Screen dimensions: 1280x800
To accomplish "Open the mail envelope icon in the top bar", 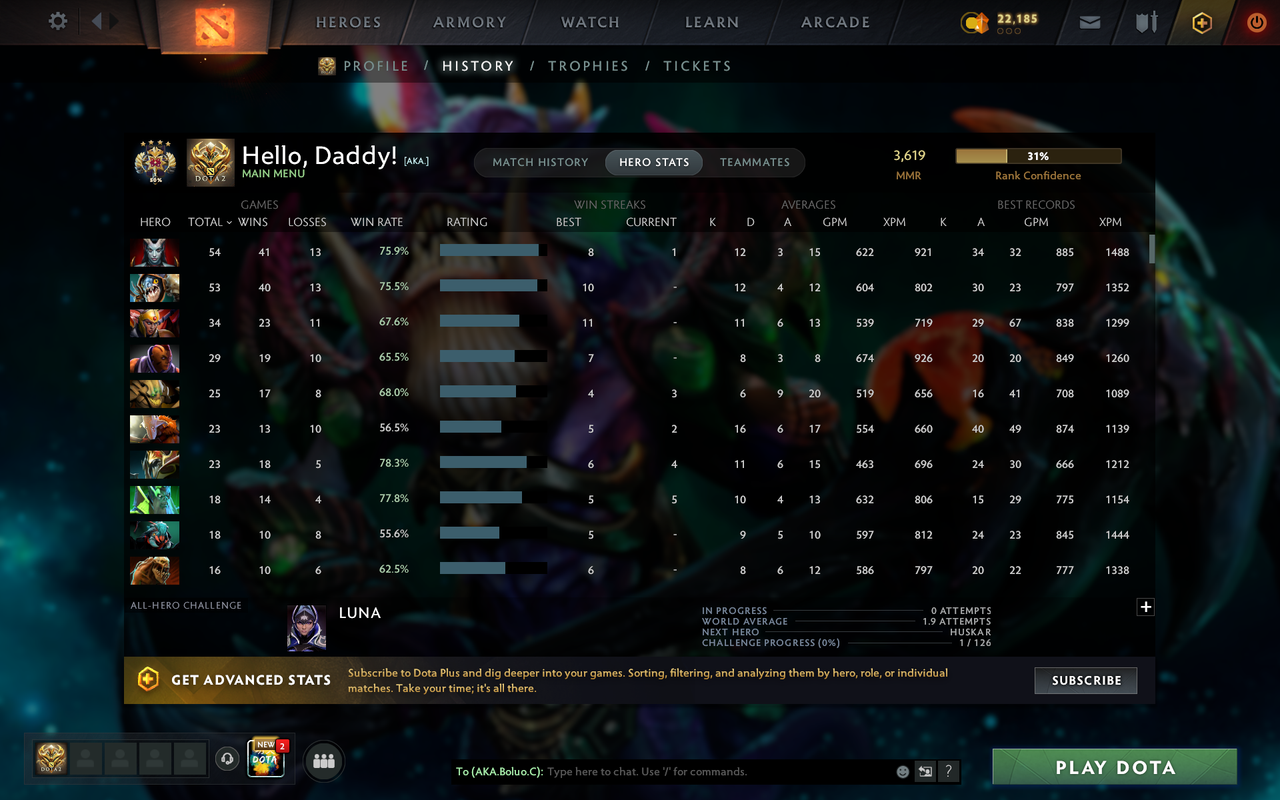I will (1089, 21).
